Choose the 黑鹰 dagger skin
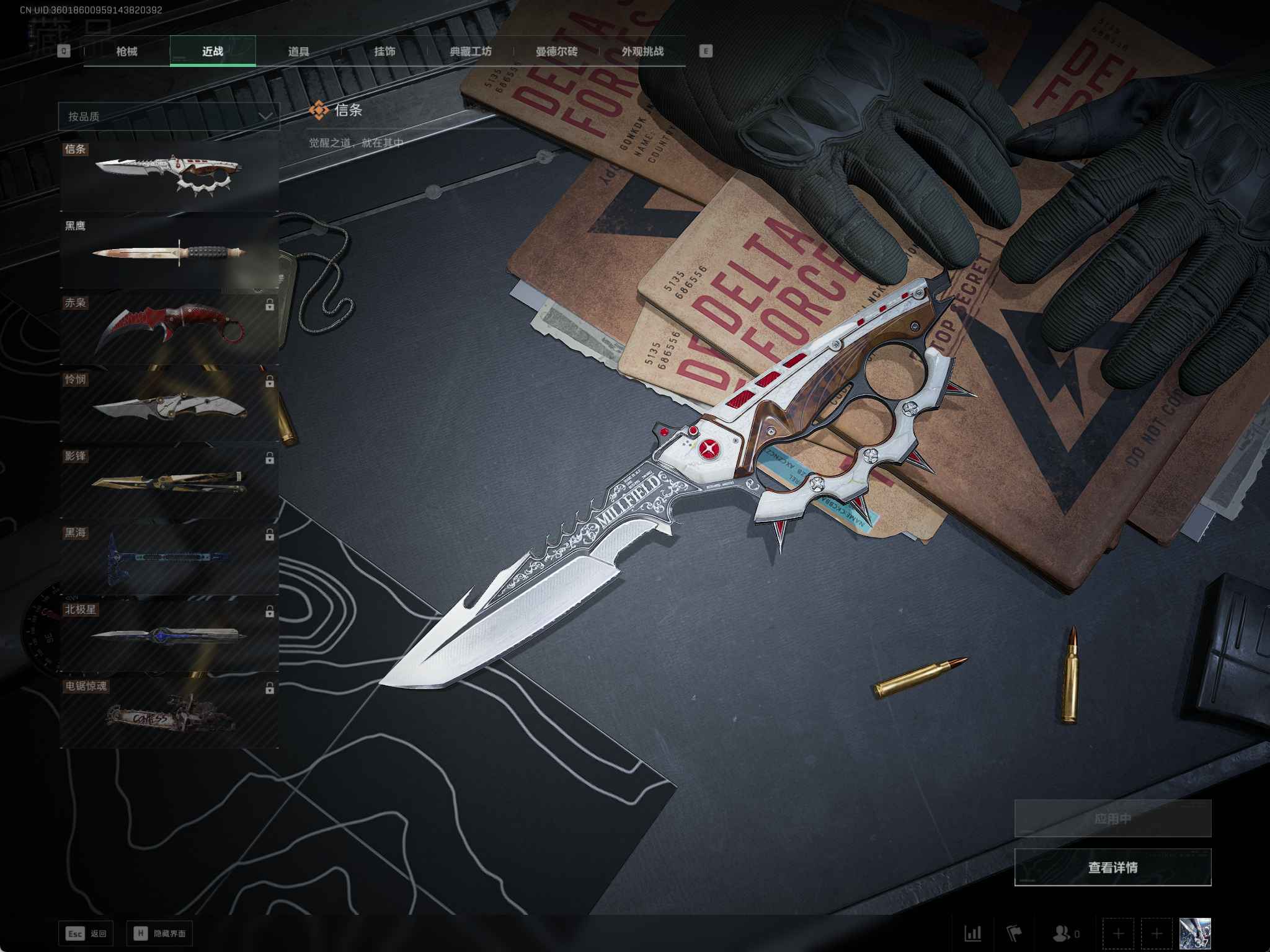Image resolution: width=1270 pixels, height=952 pixels. point(169,252)
